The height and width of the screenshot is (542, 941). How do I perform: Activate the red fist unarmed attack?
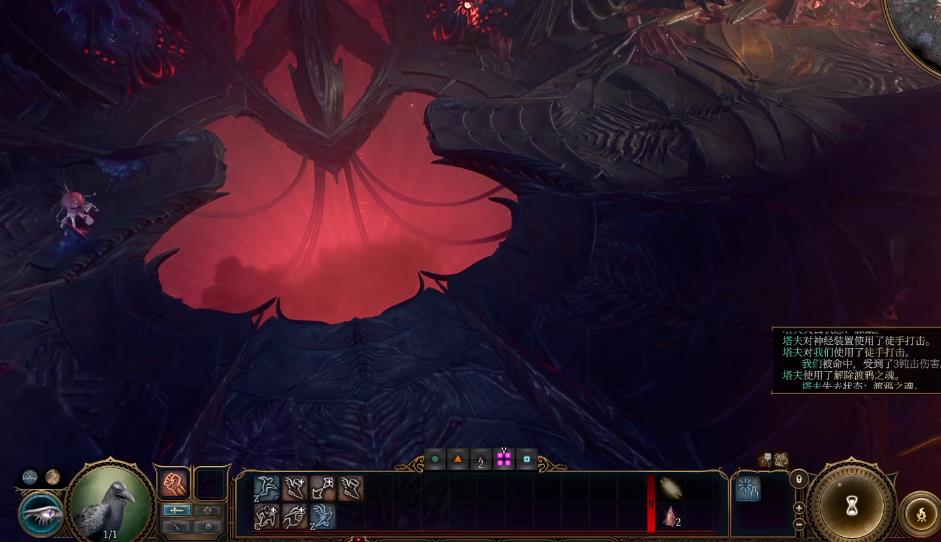pos(174,484)
